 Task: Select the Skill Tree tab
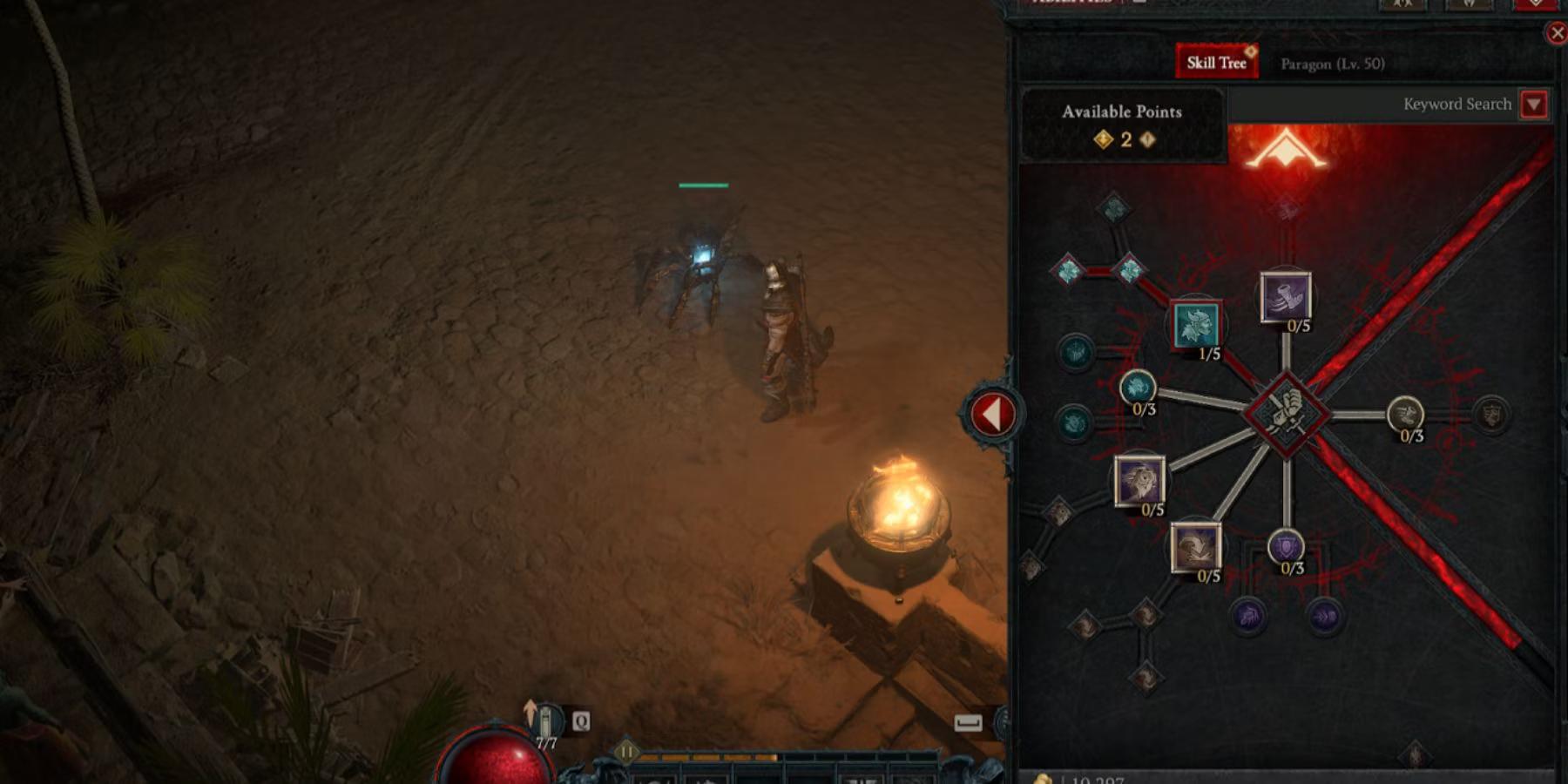1216,62
